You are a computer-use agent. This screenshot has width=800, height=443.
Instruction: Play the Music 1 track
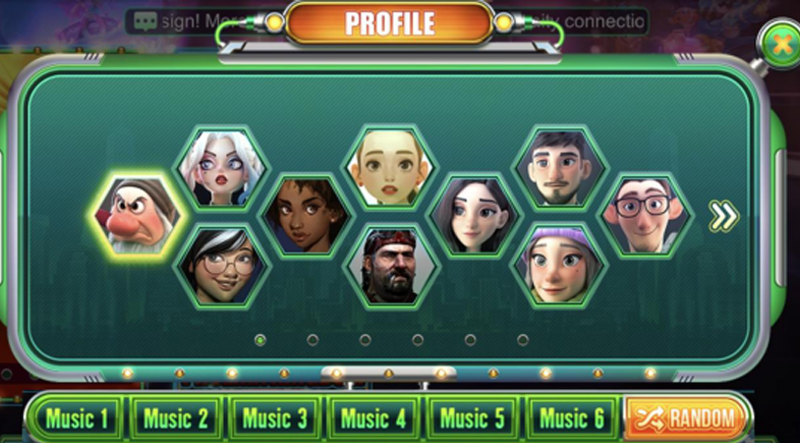click(x=75, y=418)
